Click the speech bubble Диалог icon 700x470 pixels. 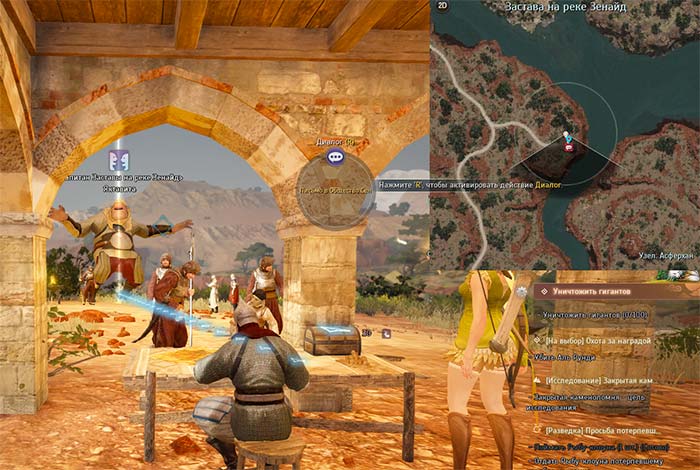tap(335, 157)
